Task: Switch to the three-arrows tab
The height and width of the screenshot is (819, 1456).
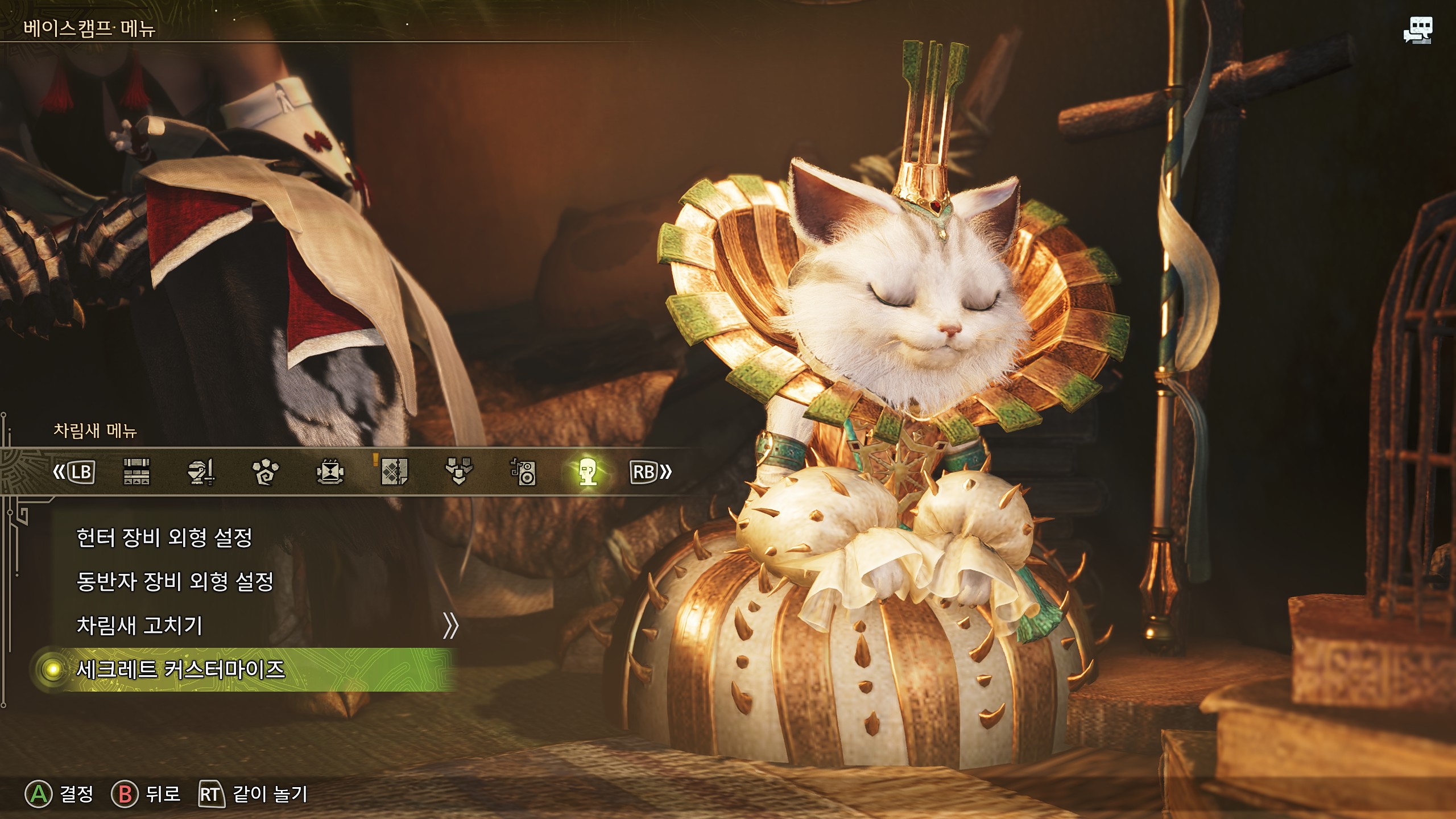Action: click(458, 472)
